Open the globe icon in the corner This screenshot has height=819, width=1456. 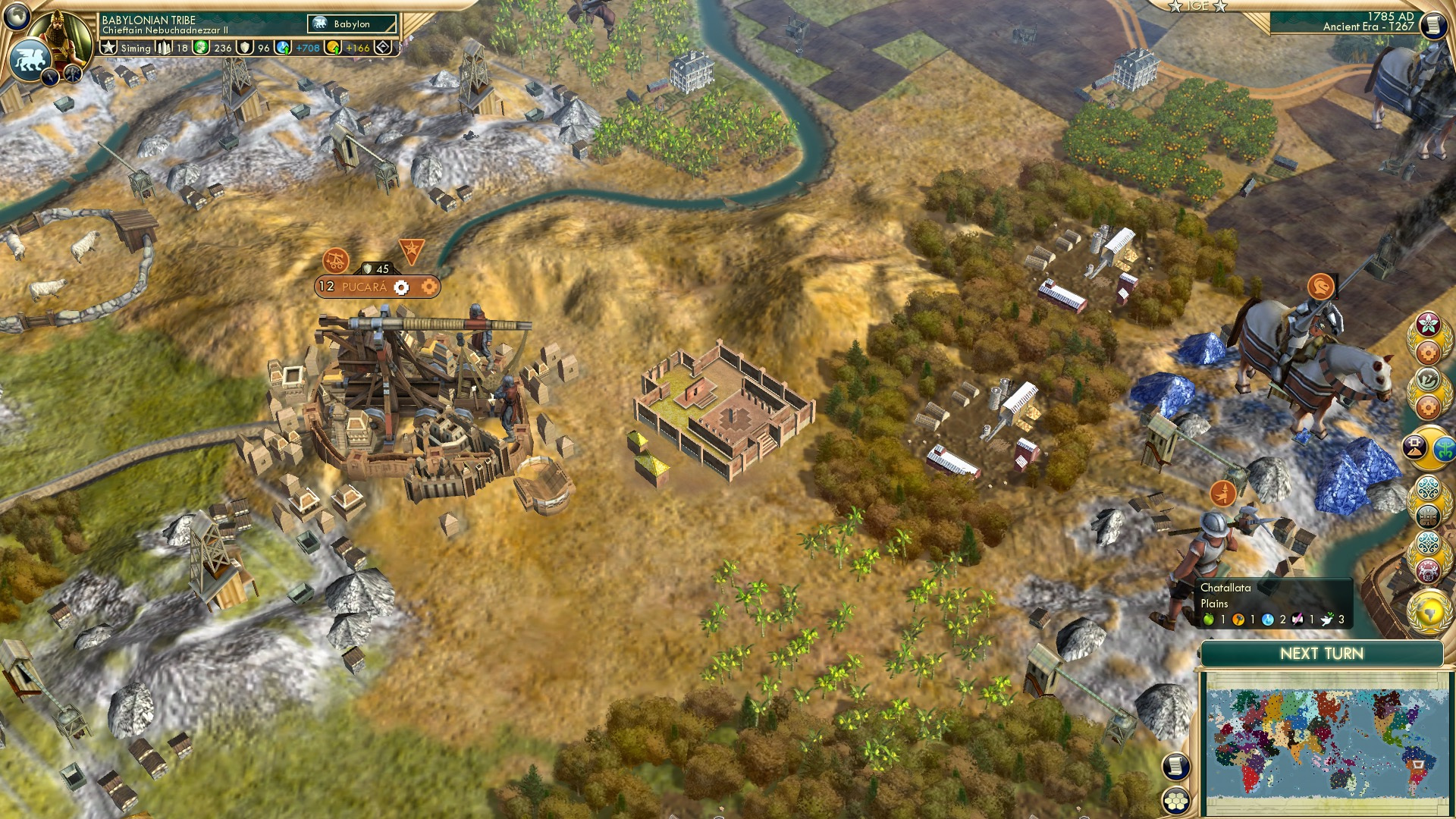point(17,15)
